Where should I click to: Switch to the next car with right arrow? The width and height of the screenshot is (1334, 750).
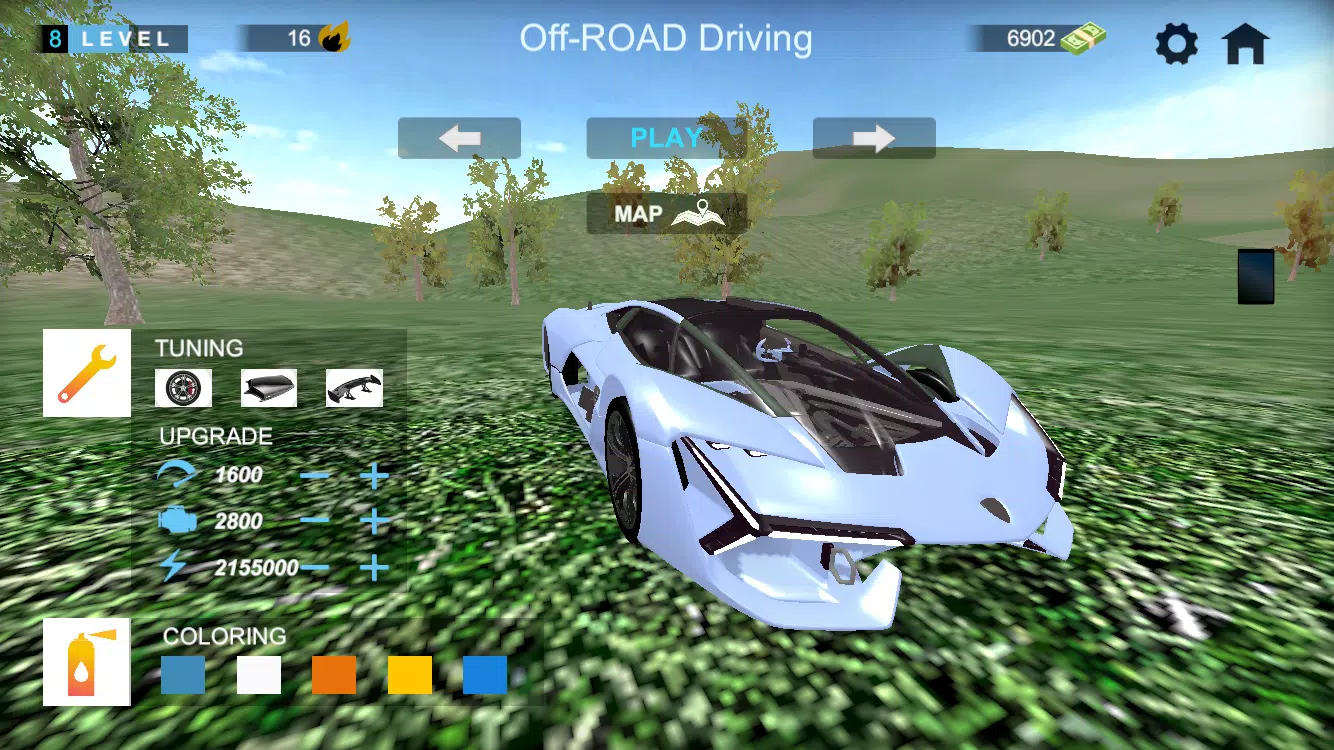[873, 138]
